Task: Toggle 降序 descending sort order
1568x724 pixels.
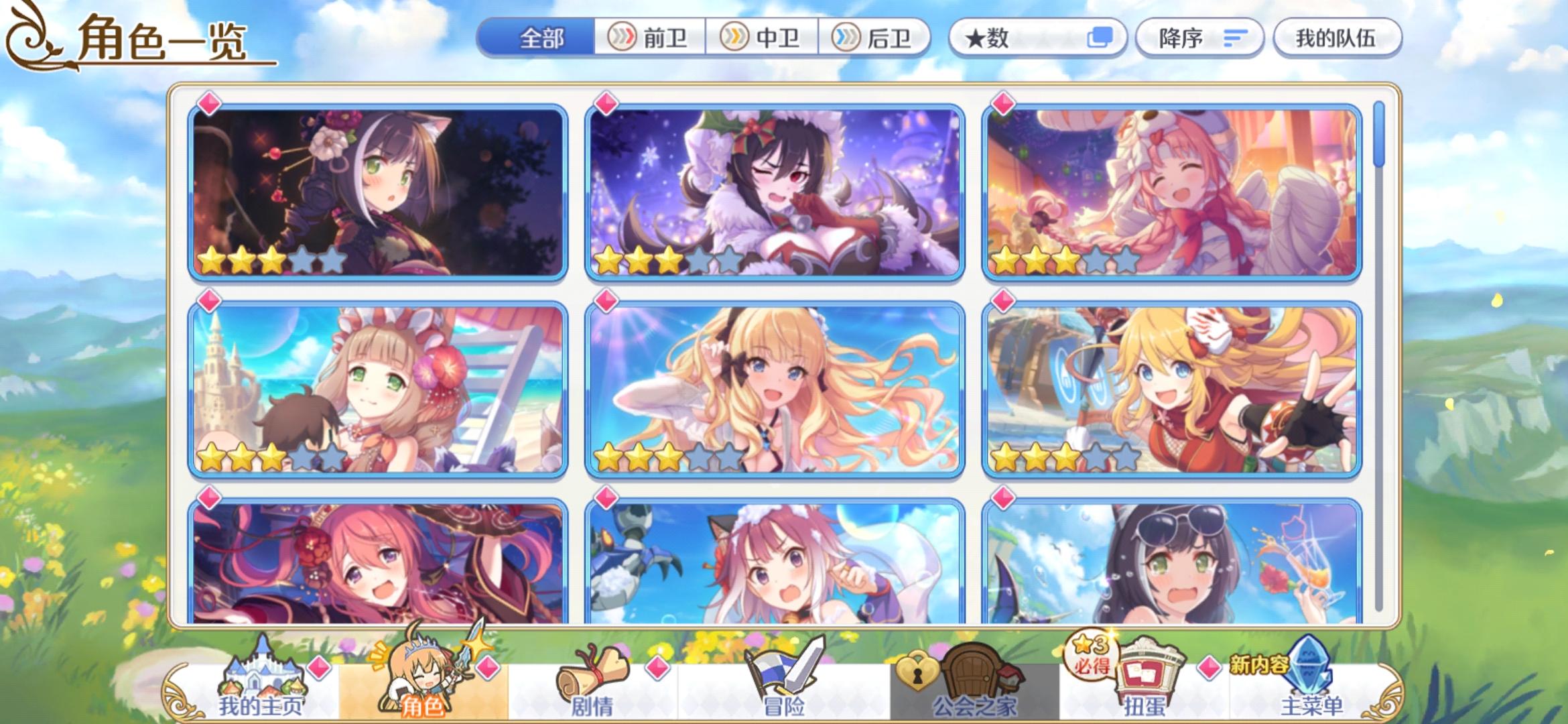Action: 1197,38
